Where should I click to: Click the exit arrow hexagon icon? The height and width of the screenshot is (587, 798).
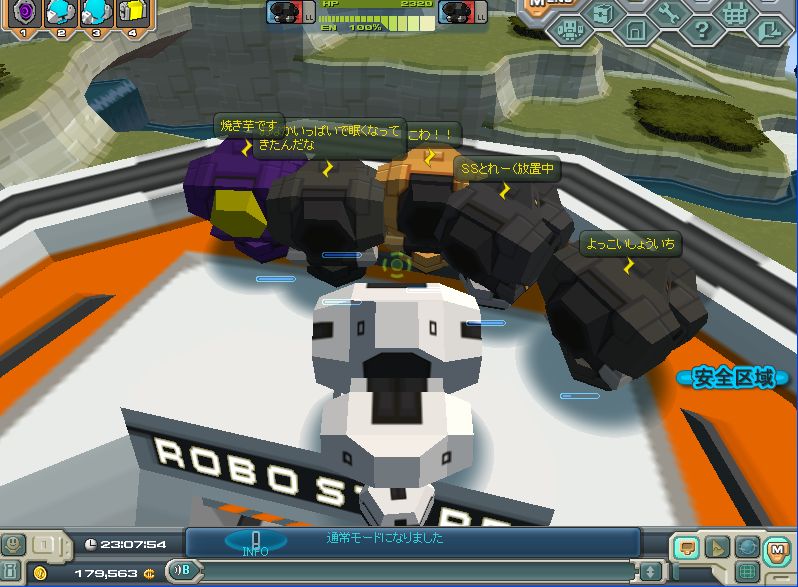[x=768, y=31]
